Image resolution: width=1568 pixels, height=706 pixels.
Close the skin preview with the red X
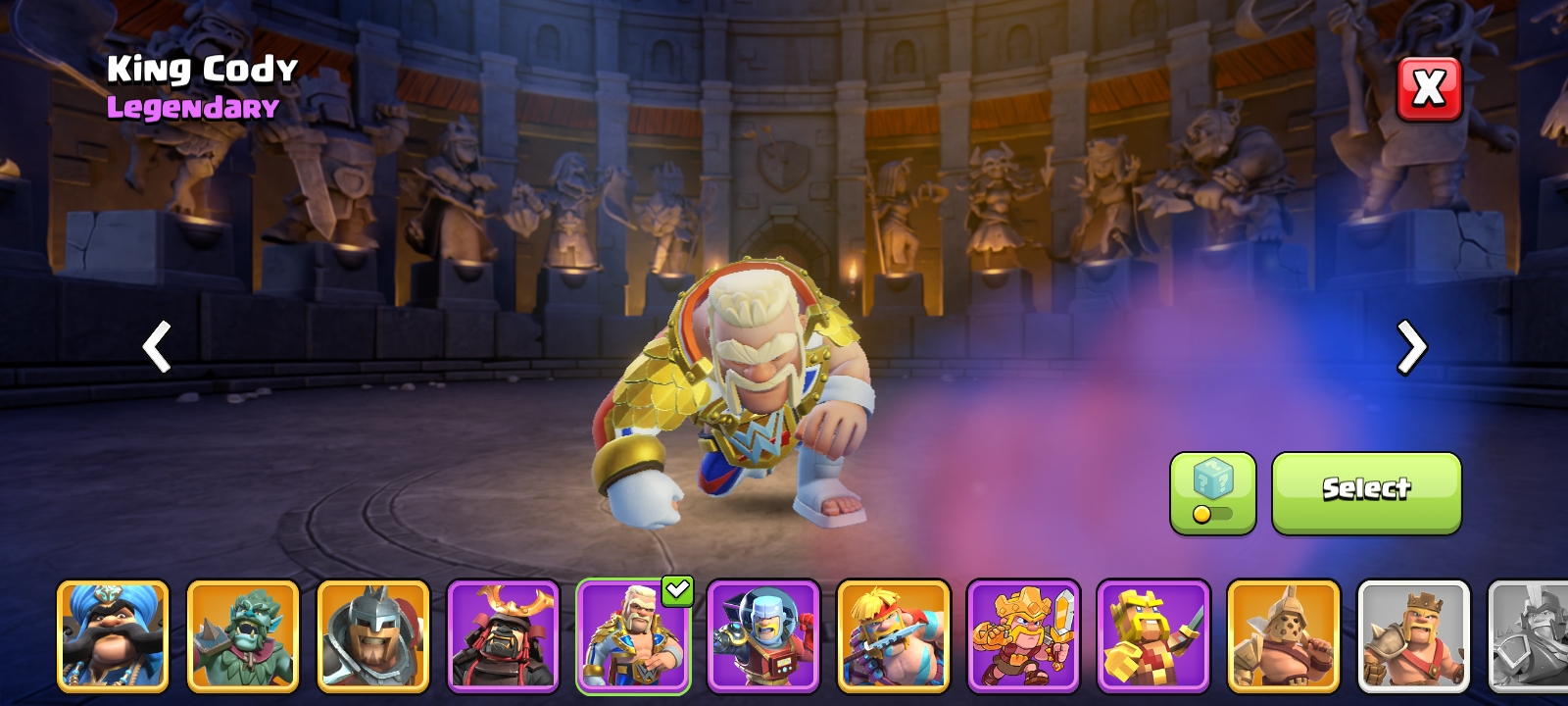(1429, 89)
